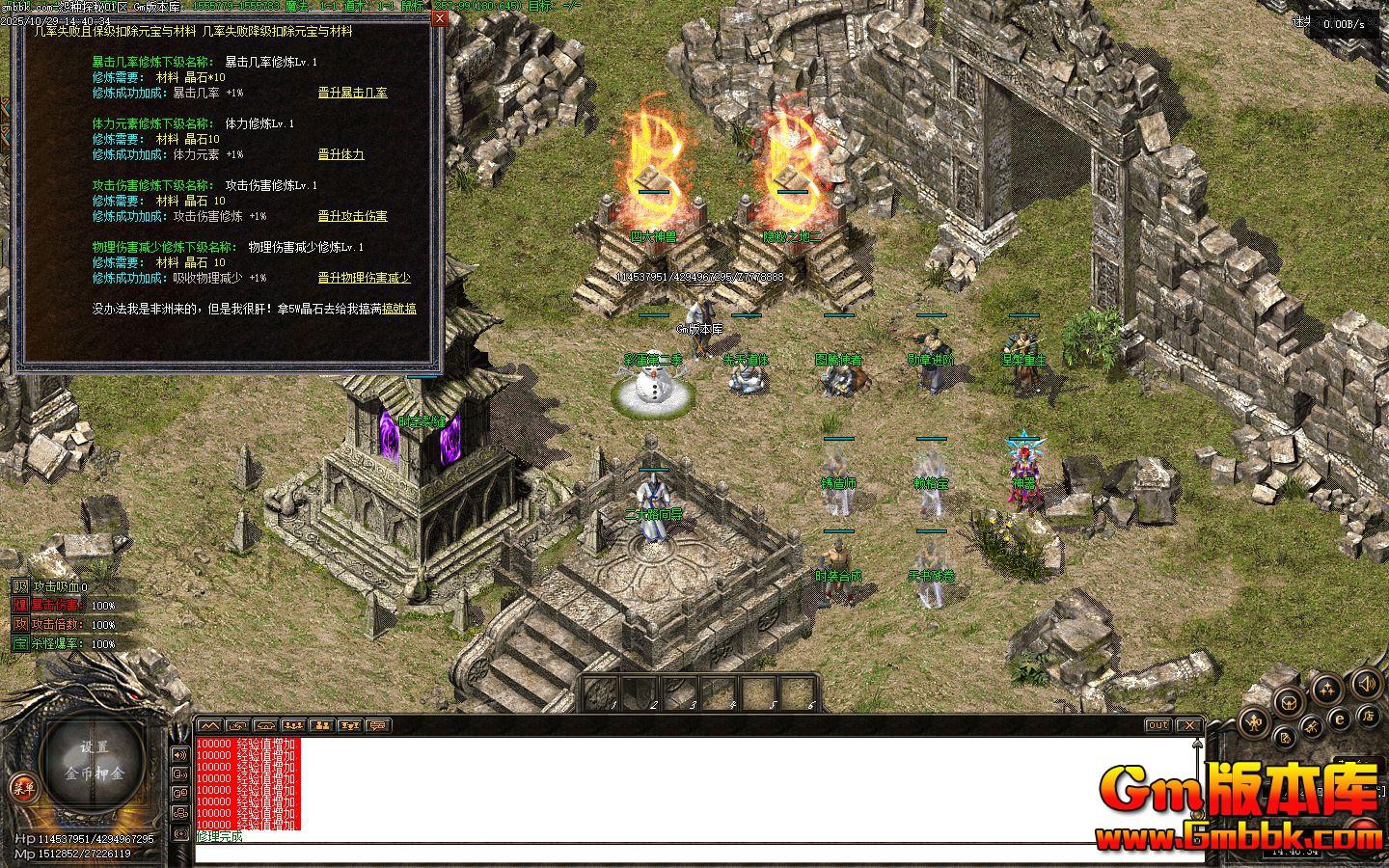Click the round sound speaker icon

[x=1366, y=685]
